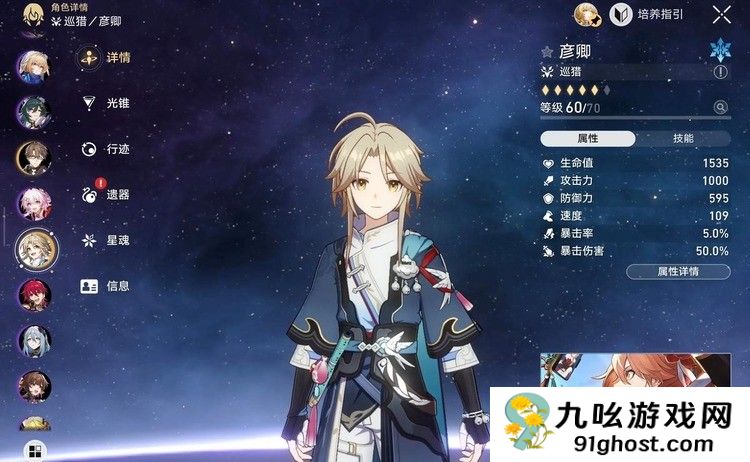Close the character details screen
The image size is (750, 462).
pyautogui.click(x=721, y=14)
